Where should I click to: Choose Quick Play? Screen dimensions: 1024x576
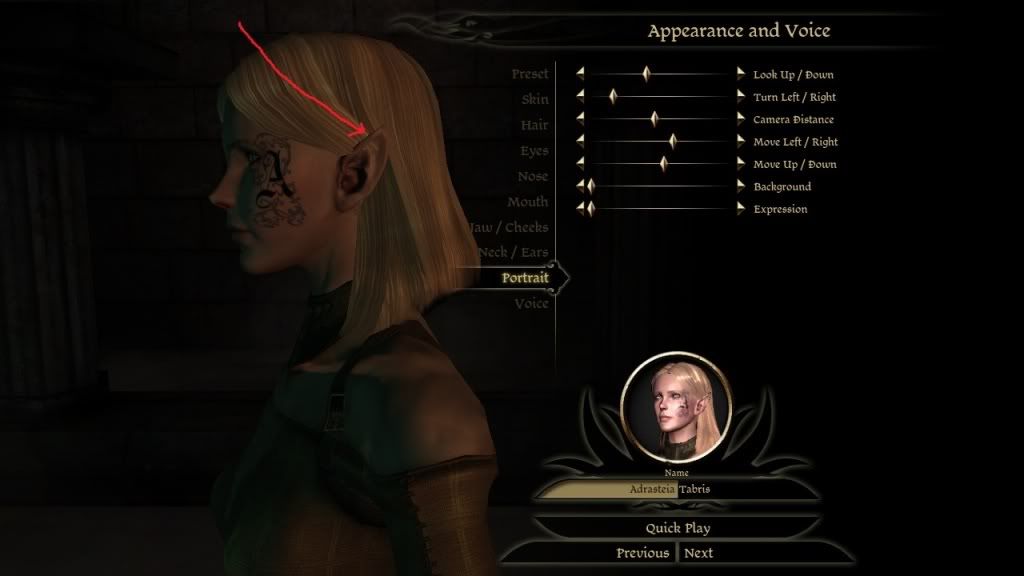(677, 528)
